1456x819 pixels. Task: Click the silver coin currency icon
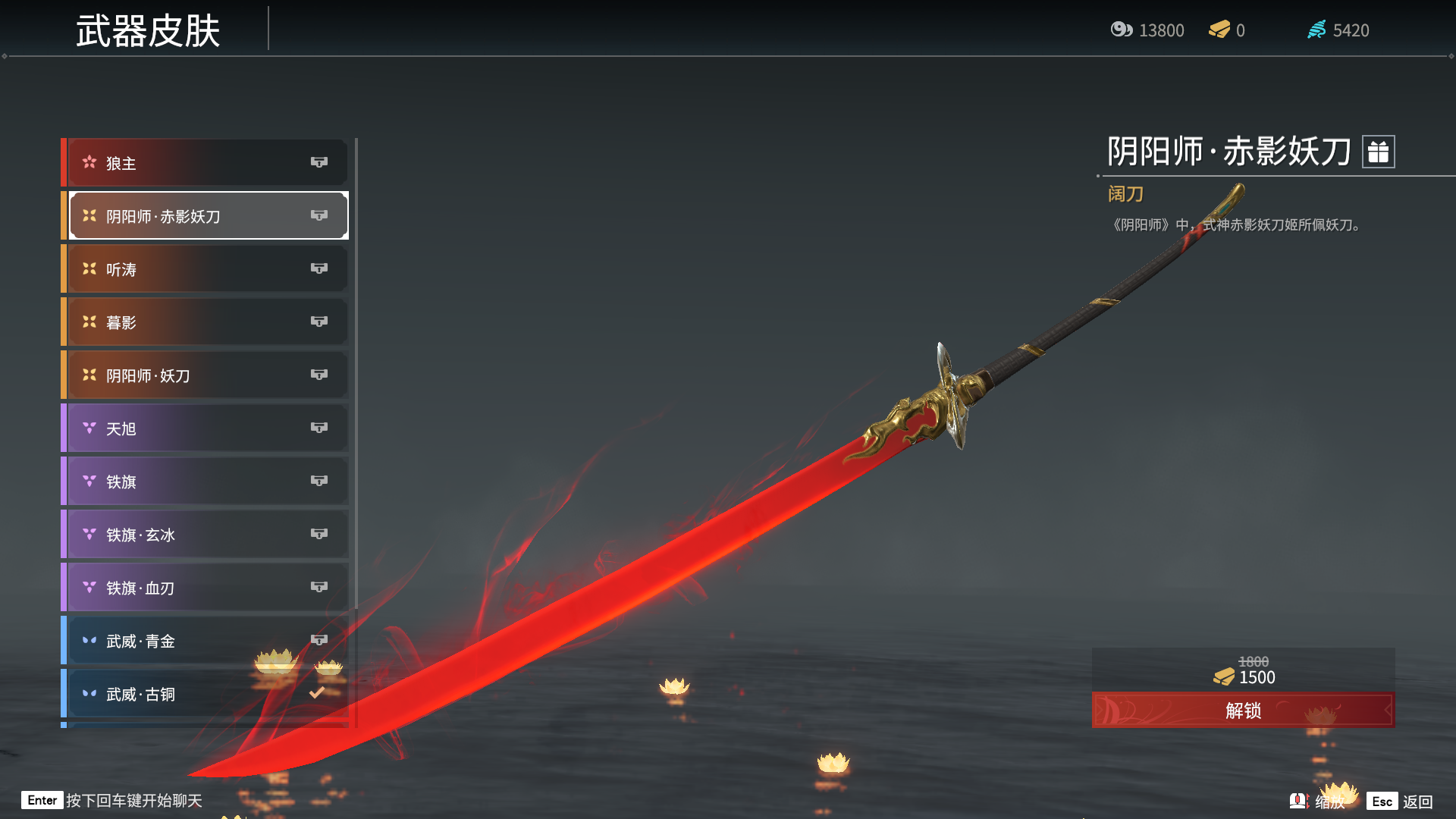[x=1121, y=30]
